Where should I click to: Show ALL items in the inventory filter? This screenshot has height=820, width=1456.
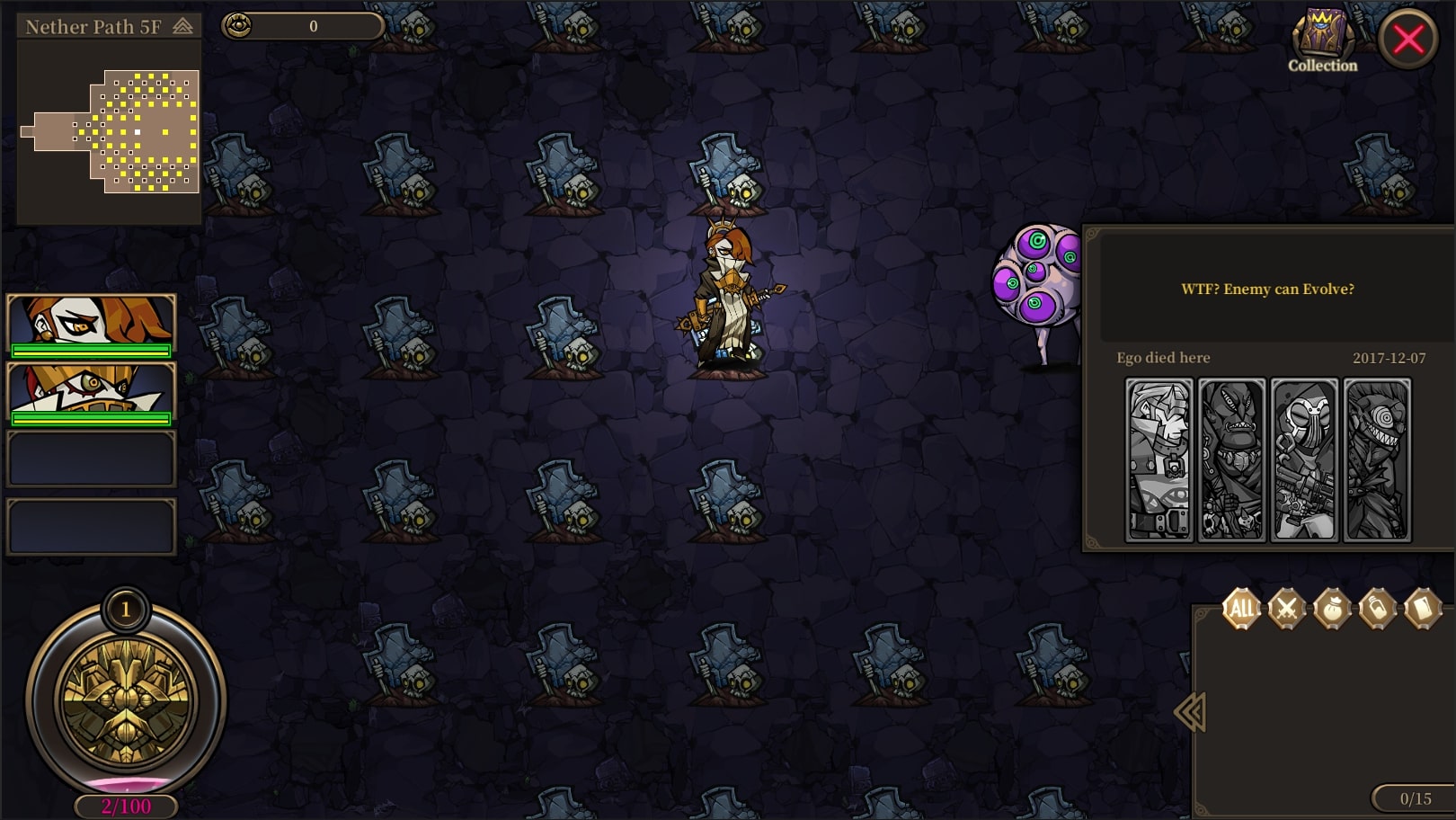coord(1241,609)
